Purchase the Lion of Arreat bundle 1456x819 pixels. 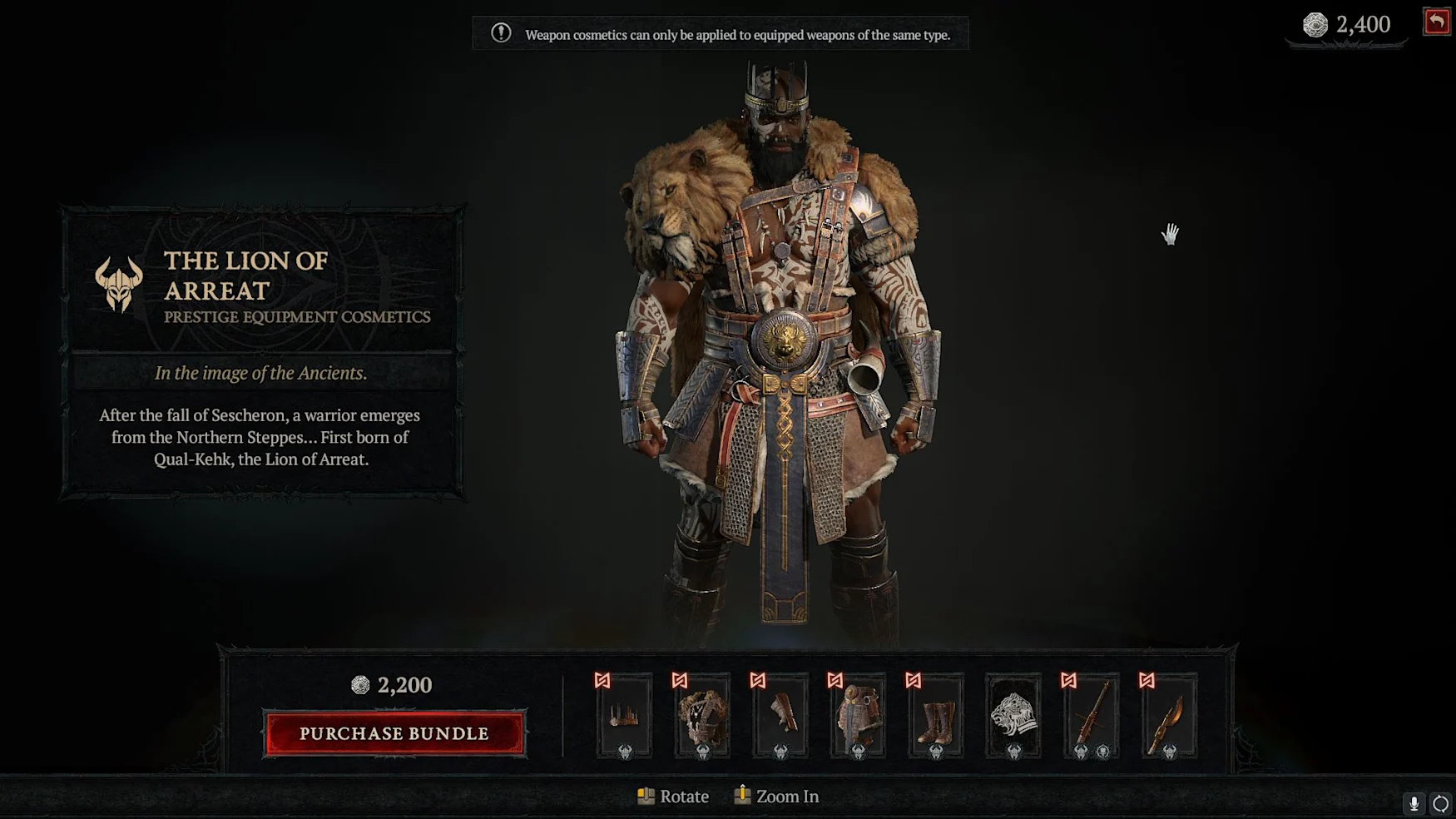tap(394, 733)
